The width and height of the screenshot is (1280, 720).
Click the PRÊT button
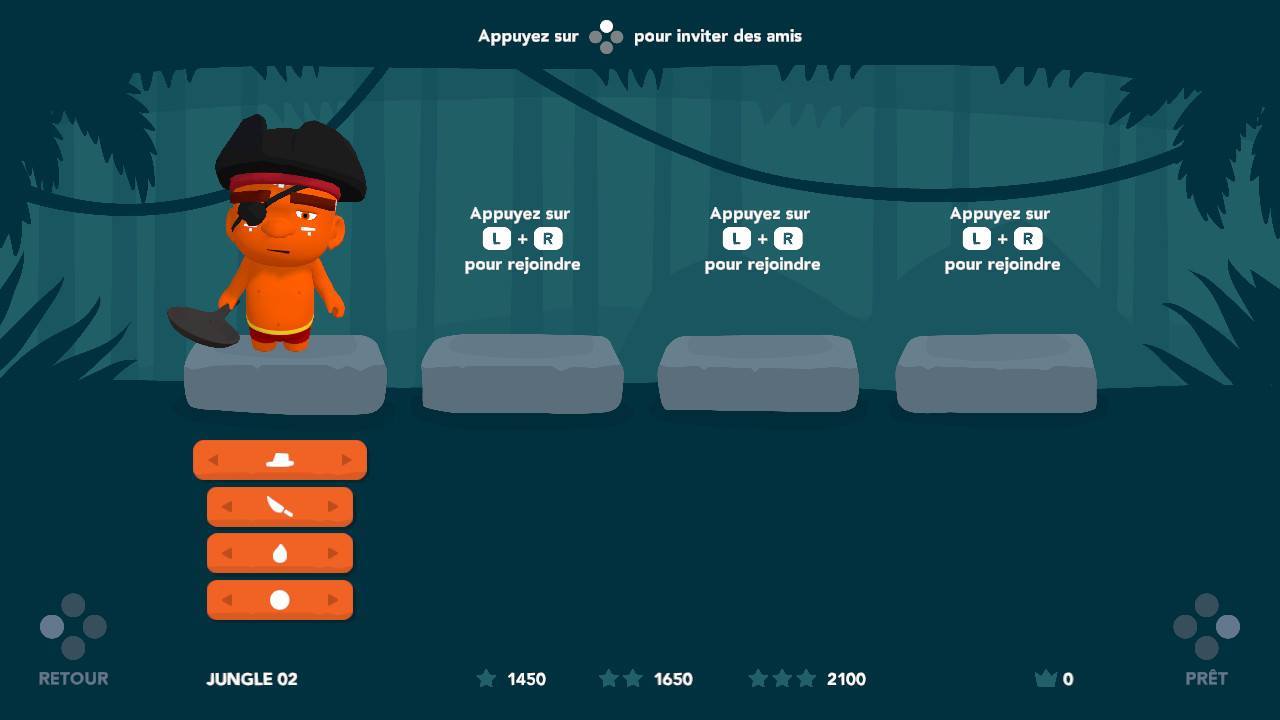[x=1207, y=678]
